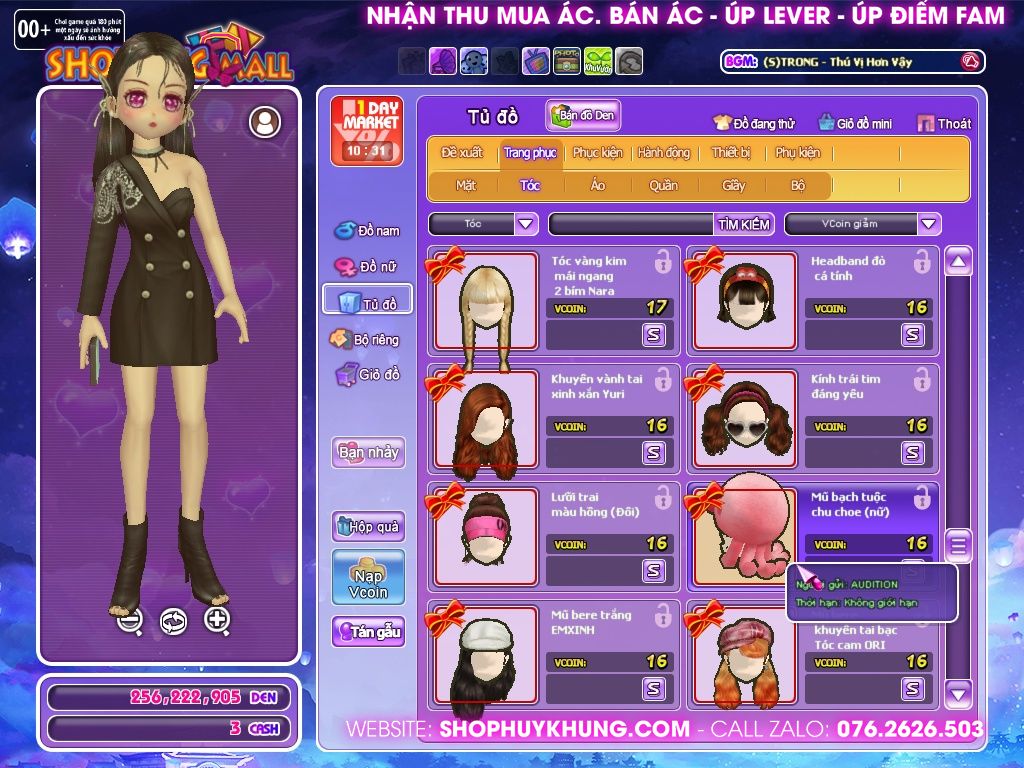Choose the Áo subcategory

tap(597, 185)
